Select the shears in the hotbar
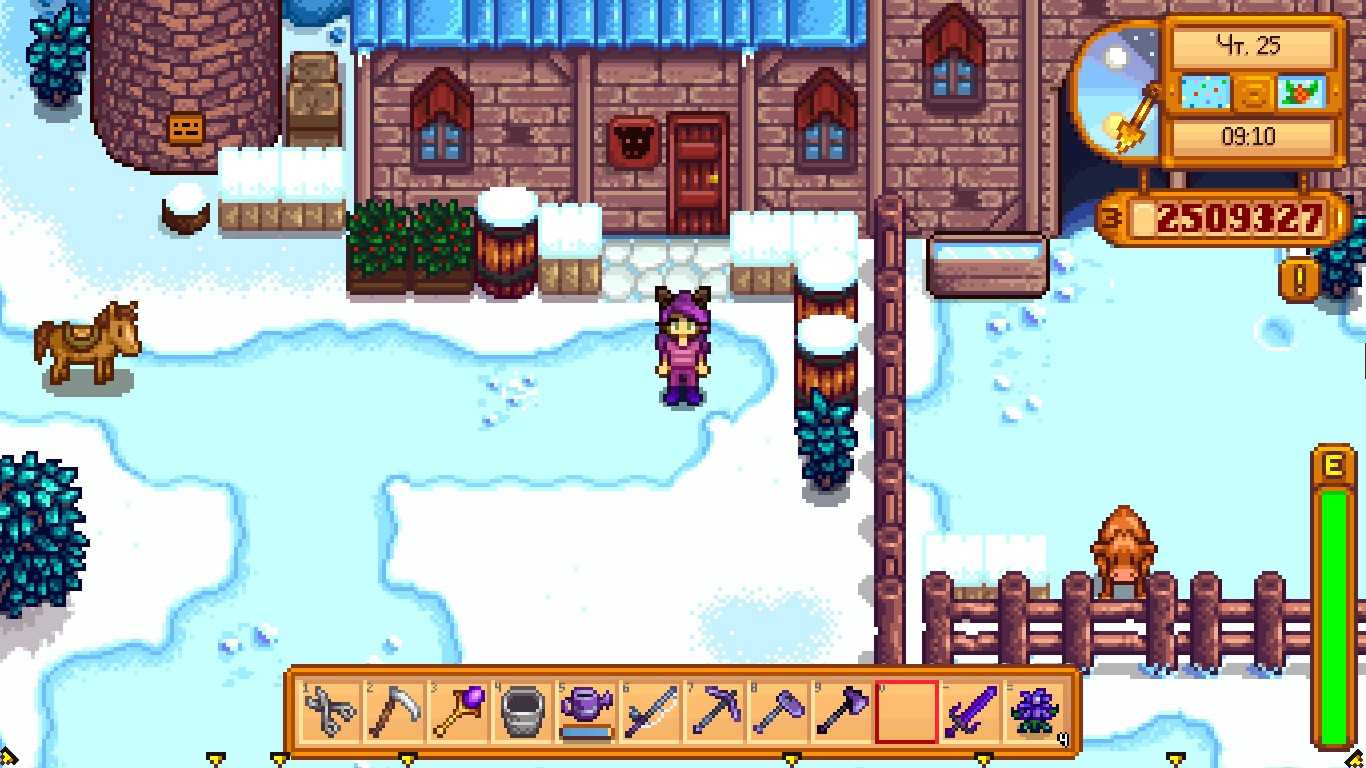Image resolution: width=1366 pixels, height=768 pixels. (x=331, y=712)
